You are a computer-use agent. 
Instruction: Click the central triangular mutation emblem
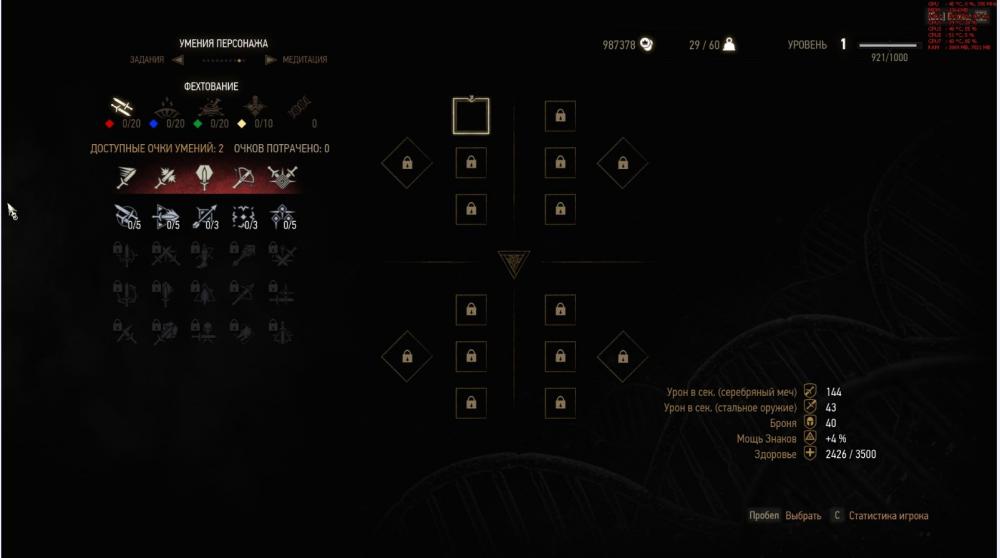513,263
